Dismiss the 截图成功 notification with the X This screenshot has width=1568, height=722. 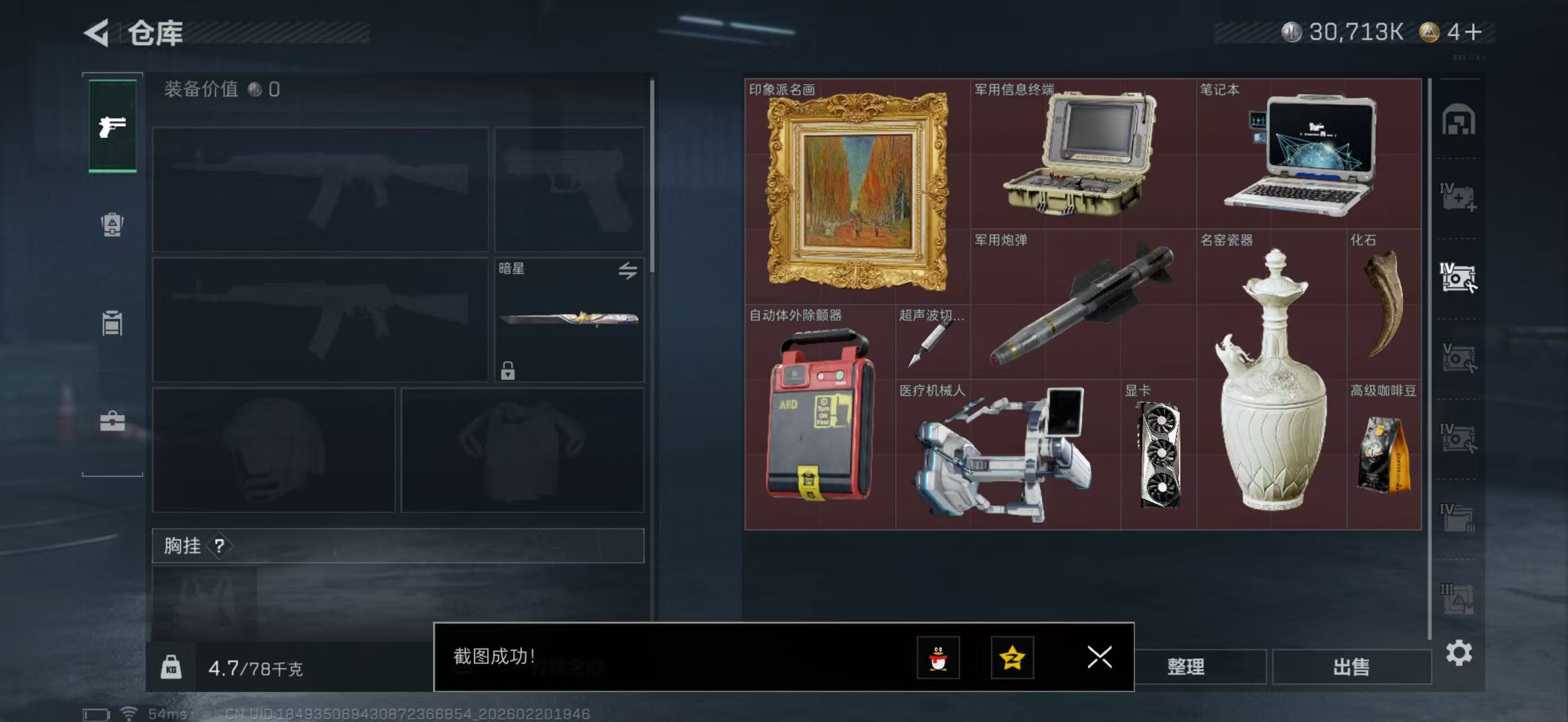pos(1099,658)
